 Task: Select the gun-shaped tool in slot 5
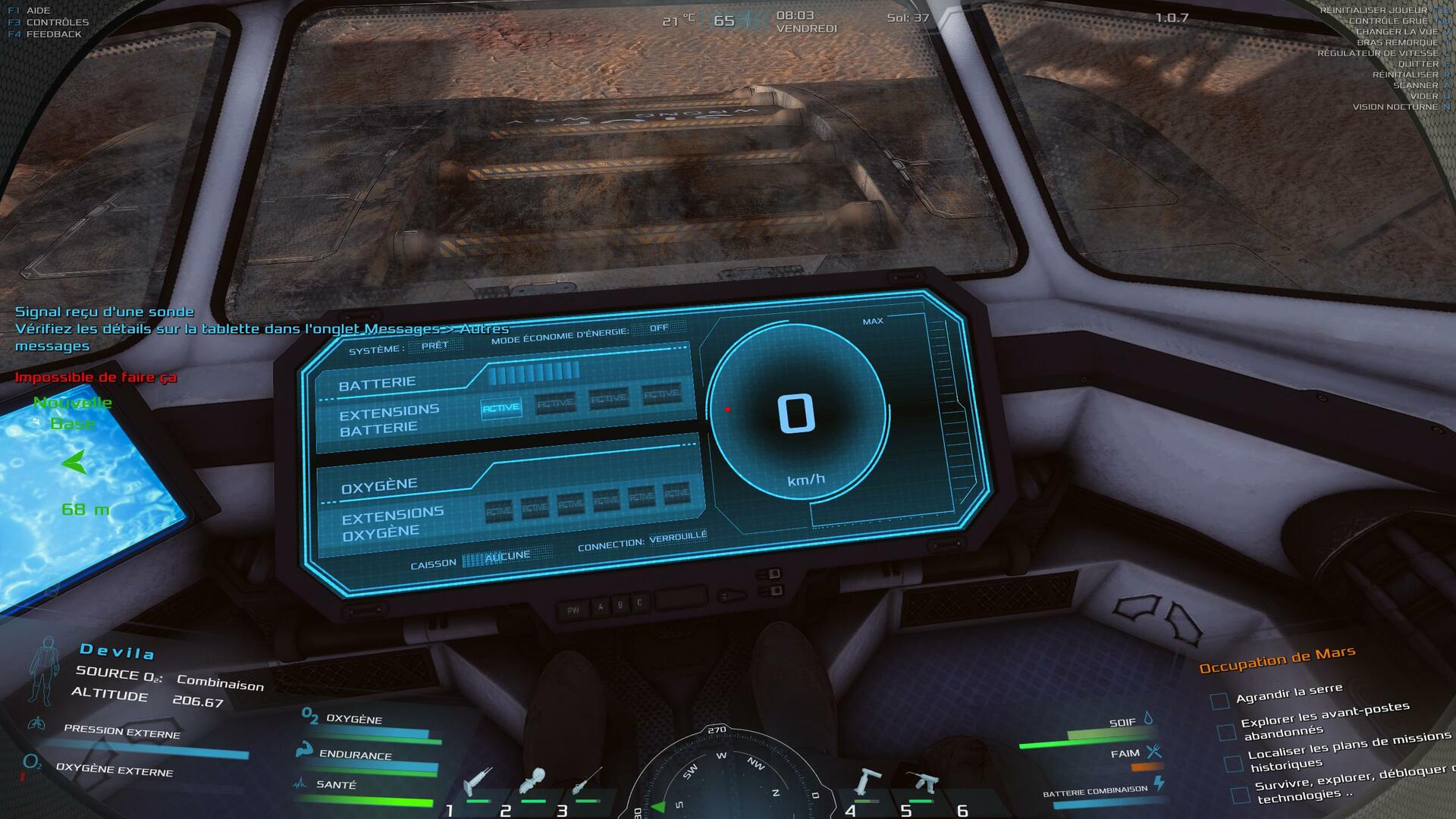[922, 781]
